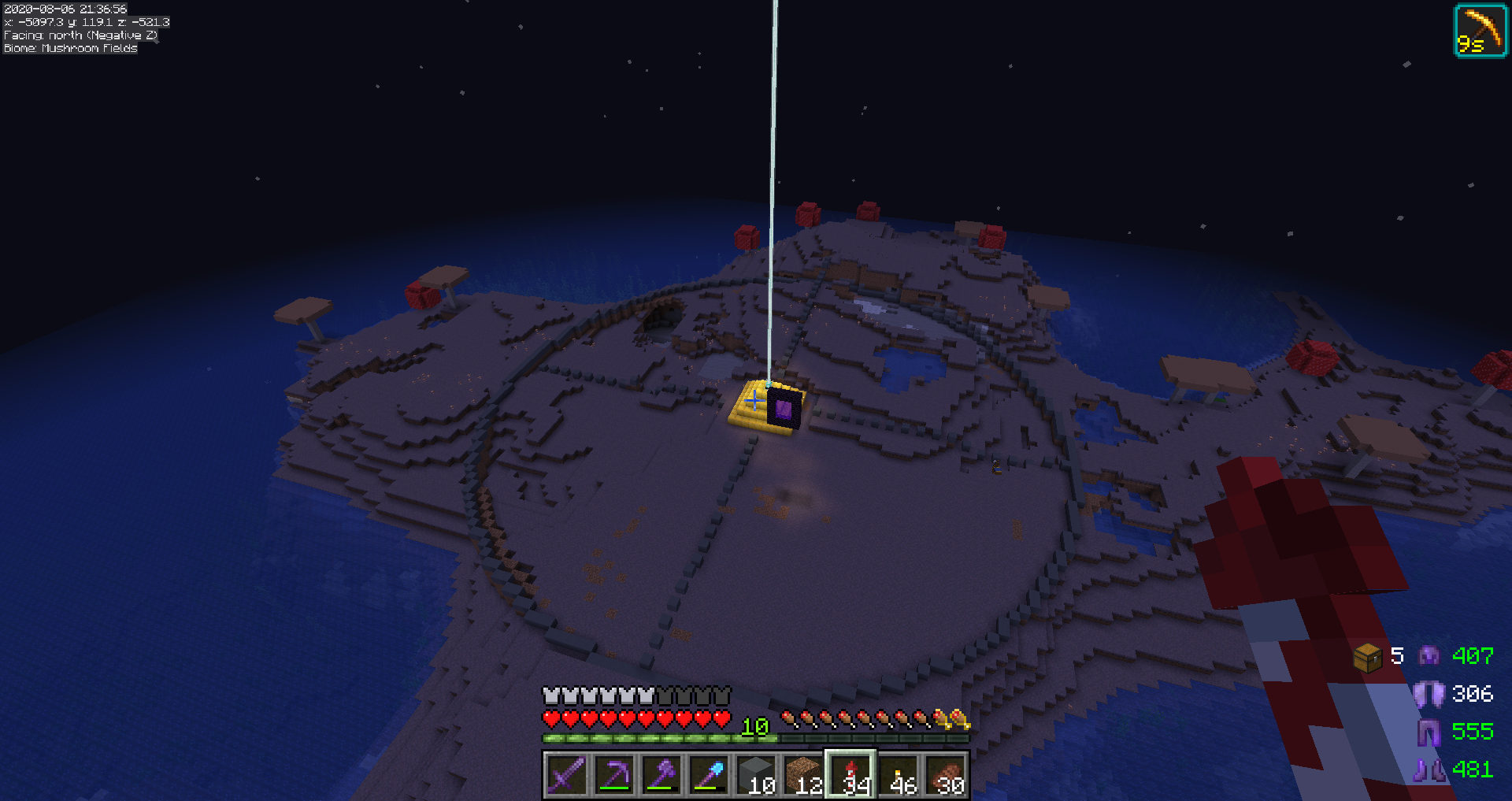This screenshot has height=801, width=1512.
Task: Choose the enchanted axe hotbar slot
Action: 661,775
